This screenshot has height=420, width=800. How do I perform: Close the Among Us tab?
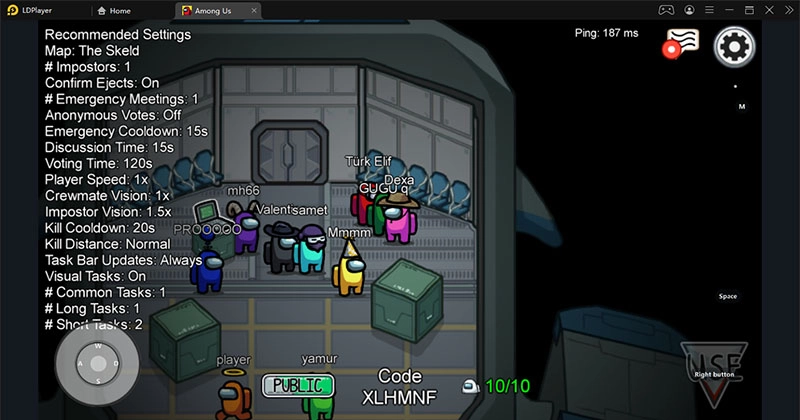coord(254,10)
